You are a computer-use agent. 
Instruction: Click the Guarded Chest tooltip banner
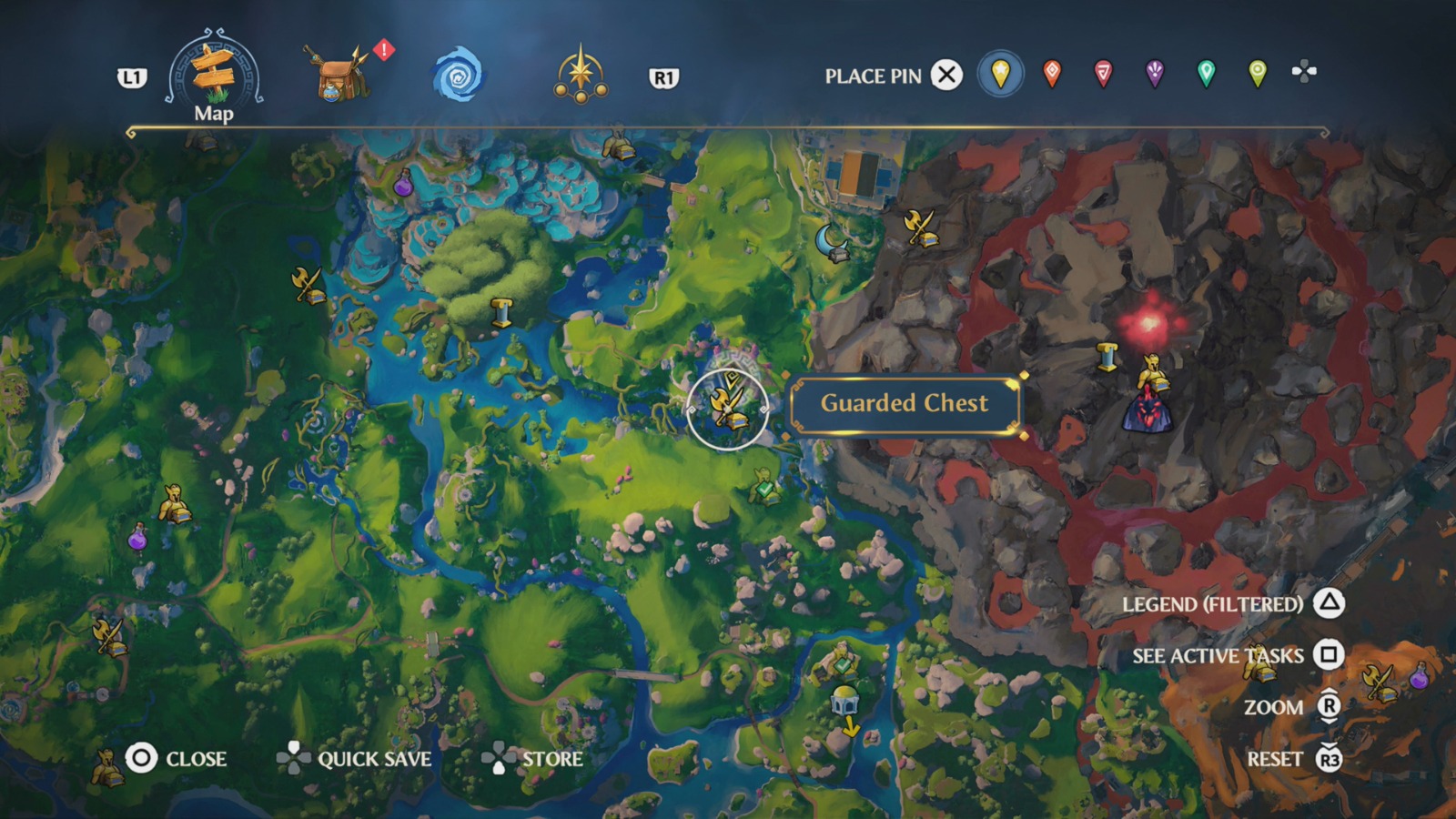coord(905,404)
